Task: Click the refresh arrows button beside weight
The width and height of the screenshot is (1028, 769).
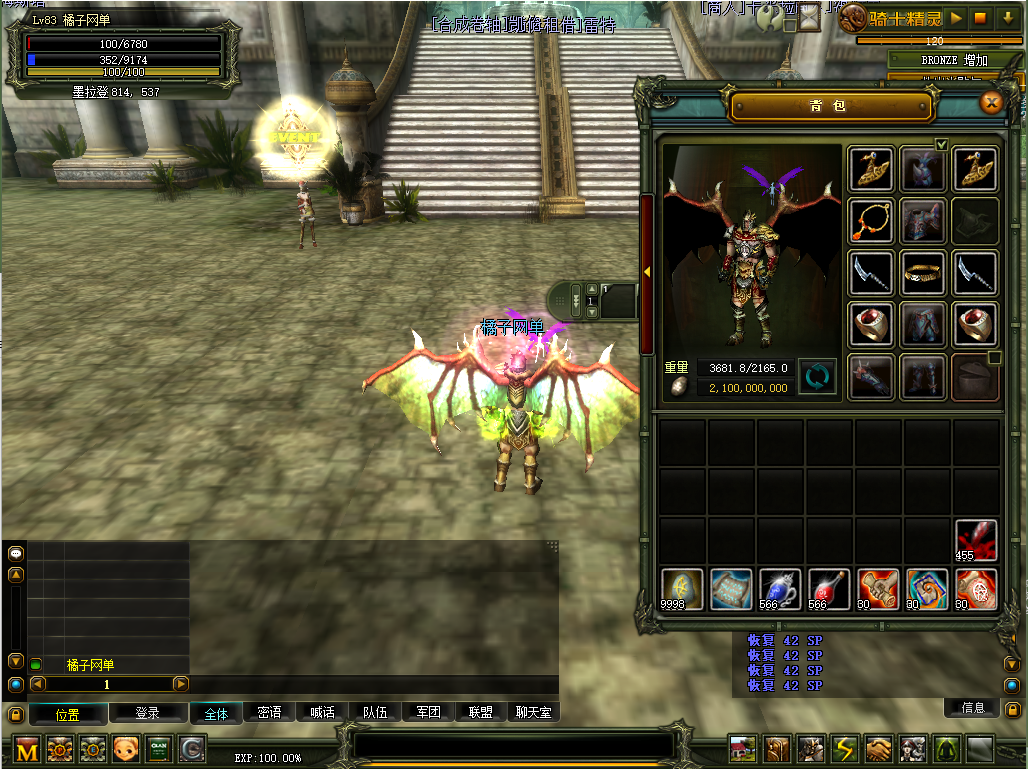Action: coord(817,377)
